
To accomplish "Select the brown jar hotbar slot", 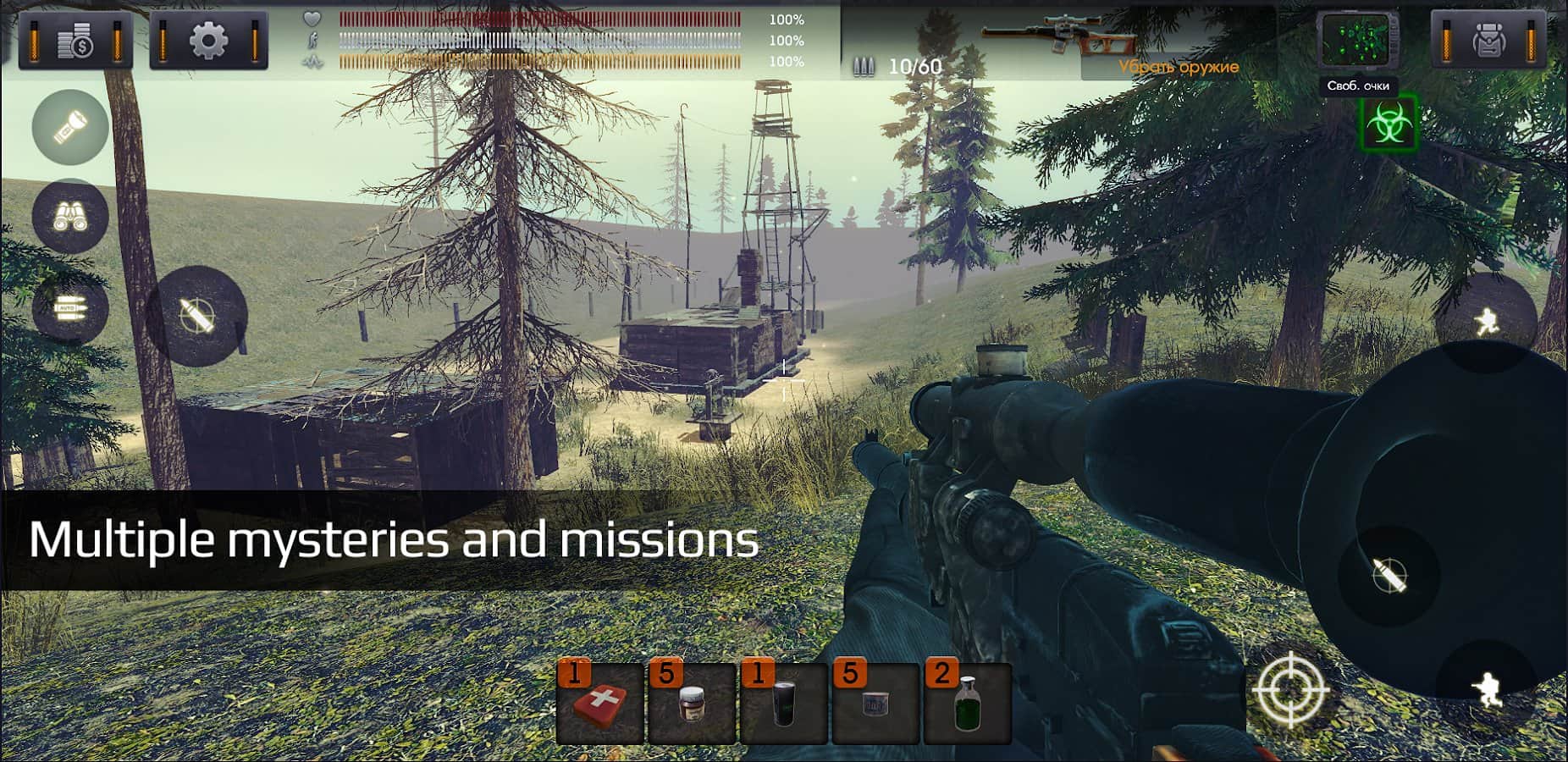I will point(692,704).
